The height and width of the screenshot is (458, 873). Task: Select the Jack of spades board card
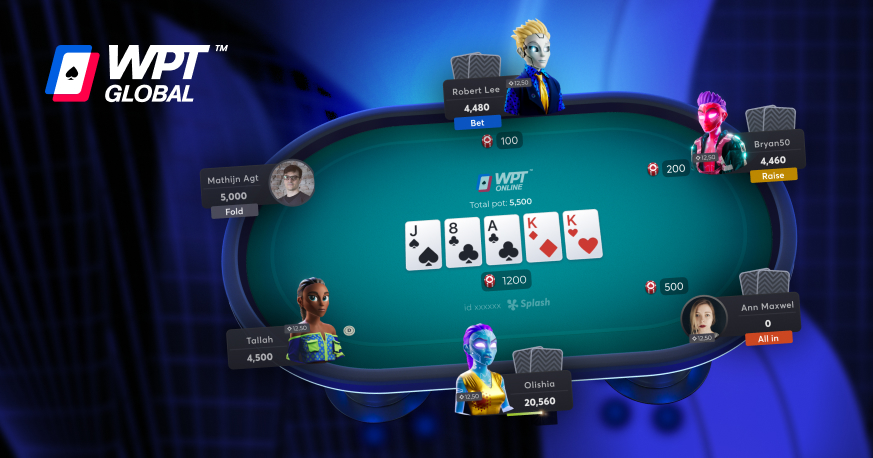pos(423,244)
